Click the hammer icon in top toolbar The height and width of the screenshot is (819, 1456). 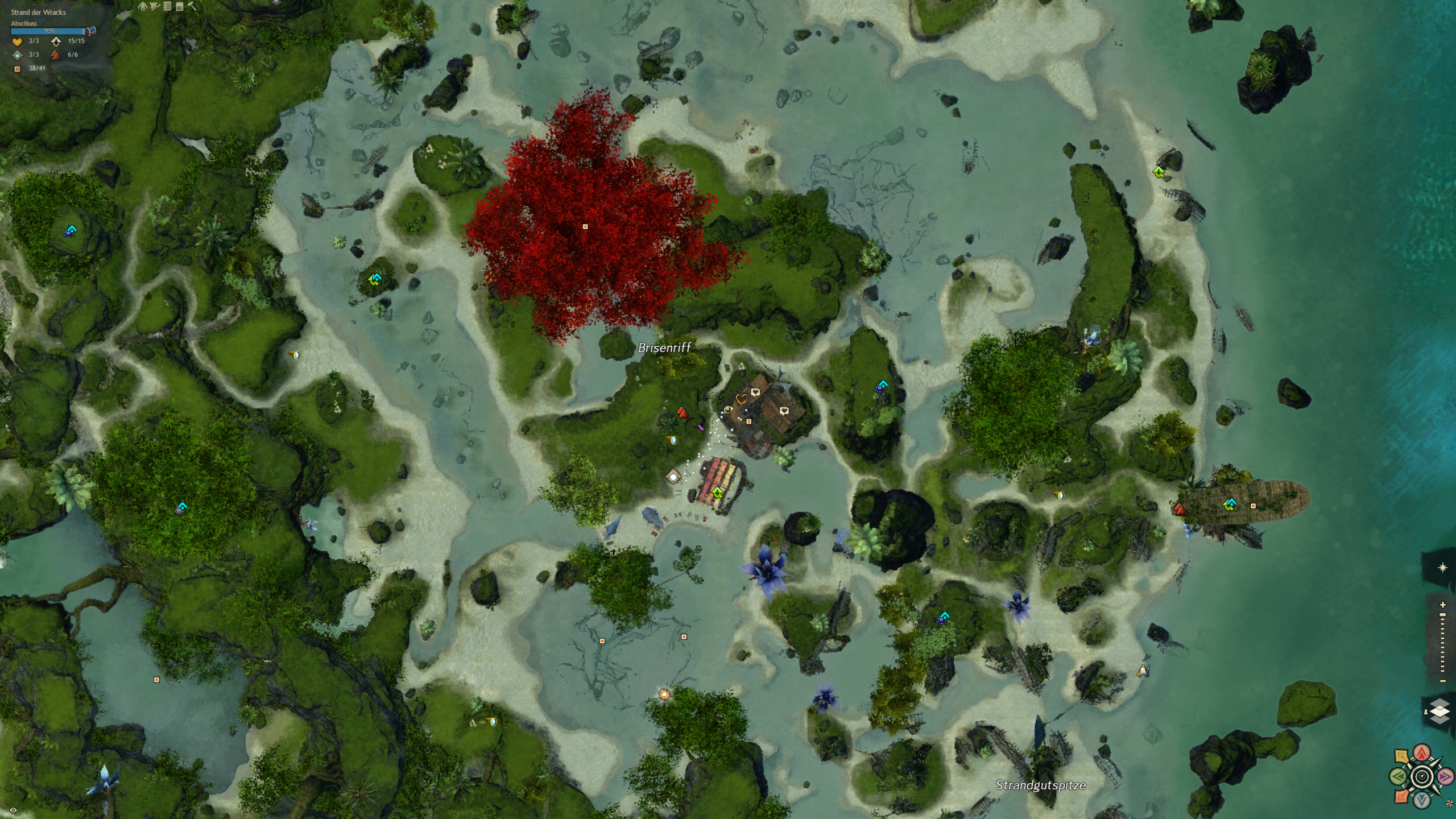click(x=192, y=6)
